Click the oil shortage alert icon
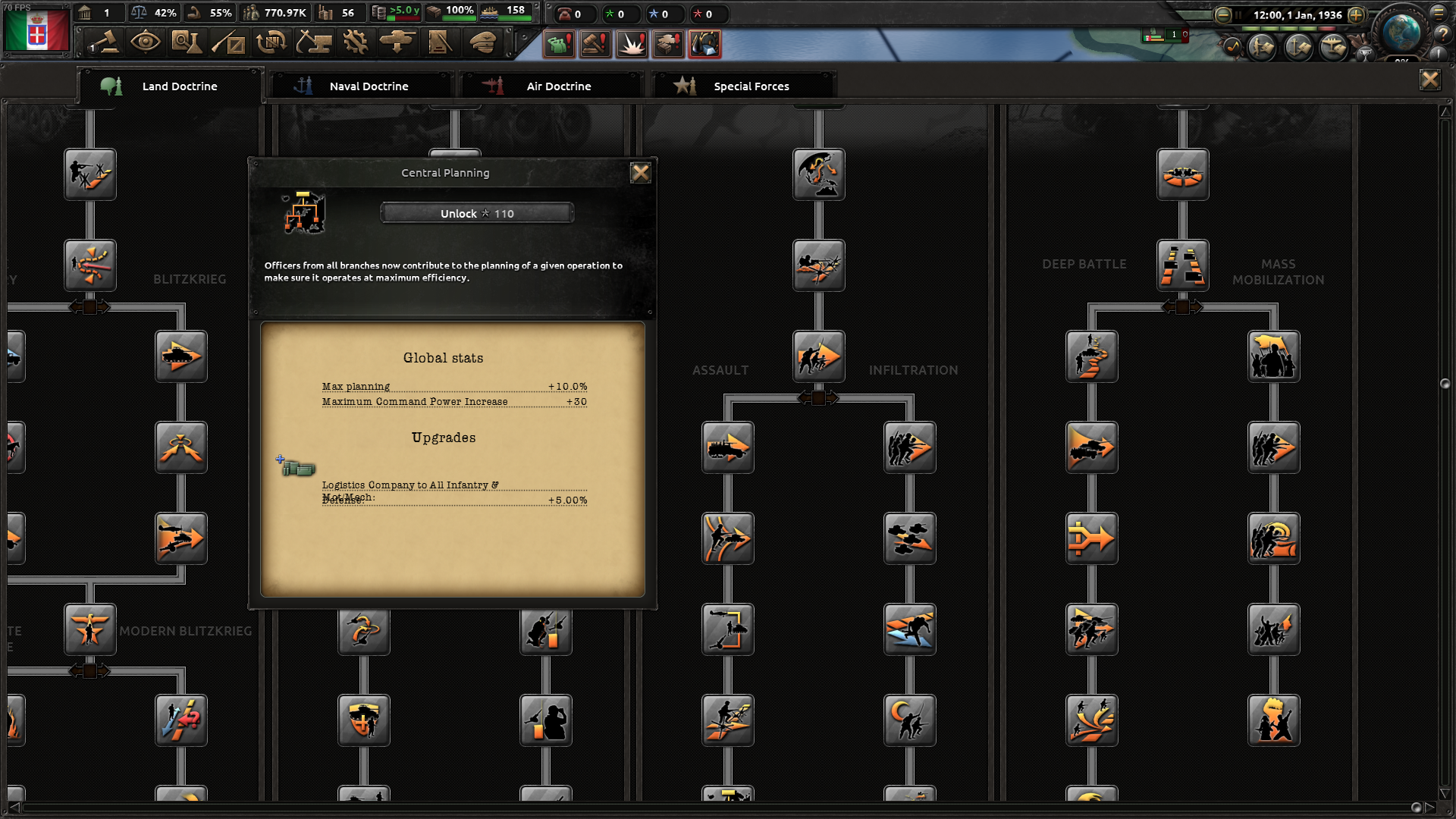 click(x=704, y=43)
